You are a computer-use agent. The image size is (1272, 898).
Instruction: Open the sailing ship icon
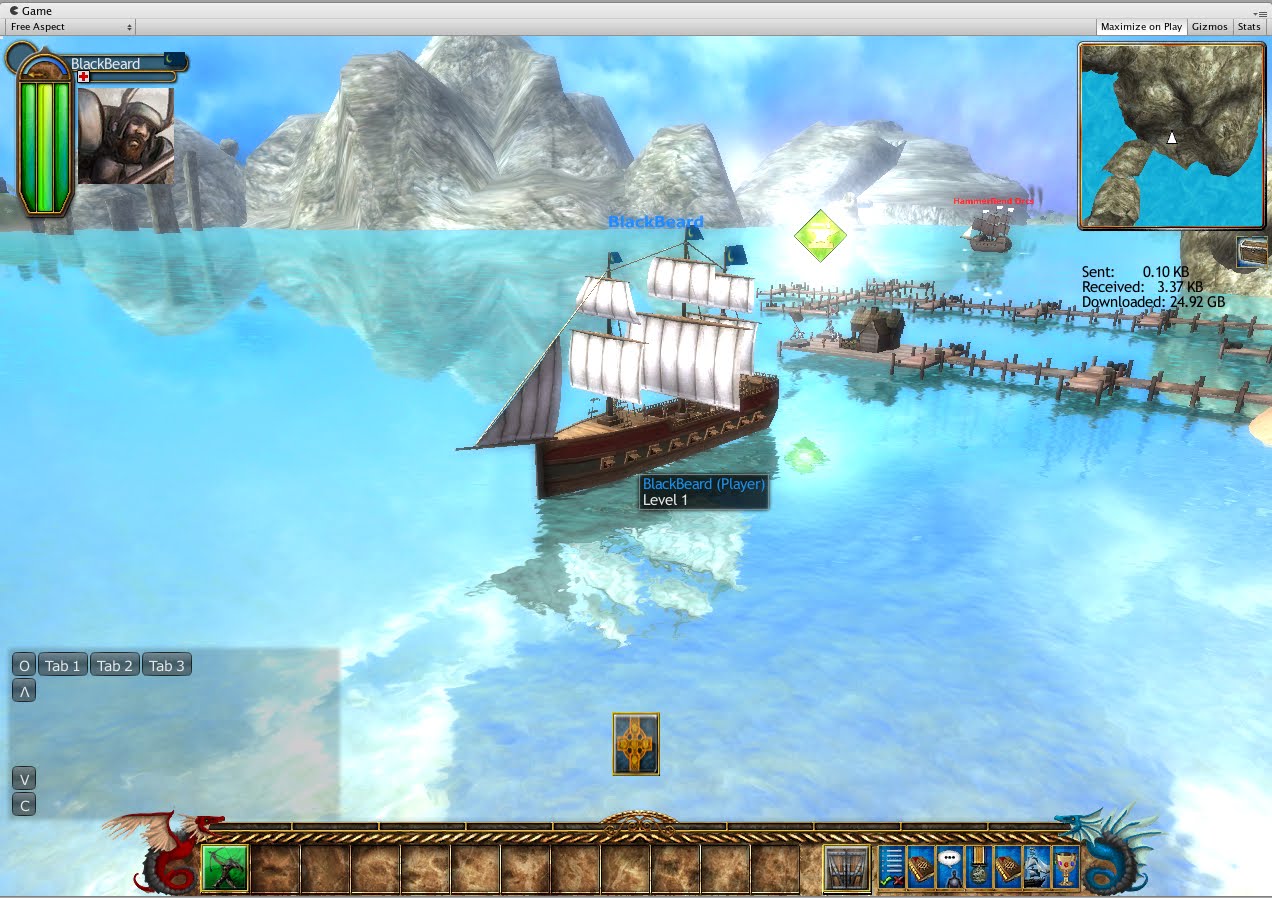pos(1037,867)
